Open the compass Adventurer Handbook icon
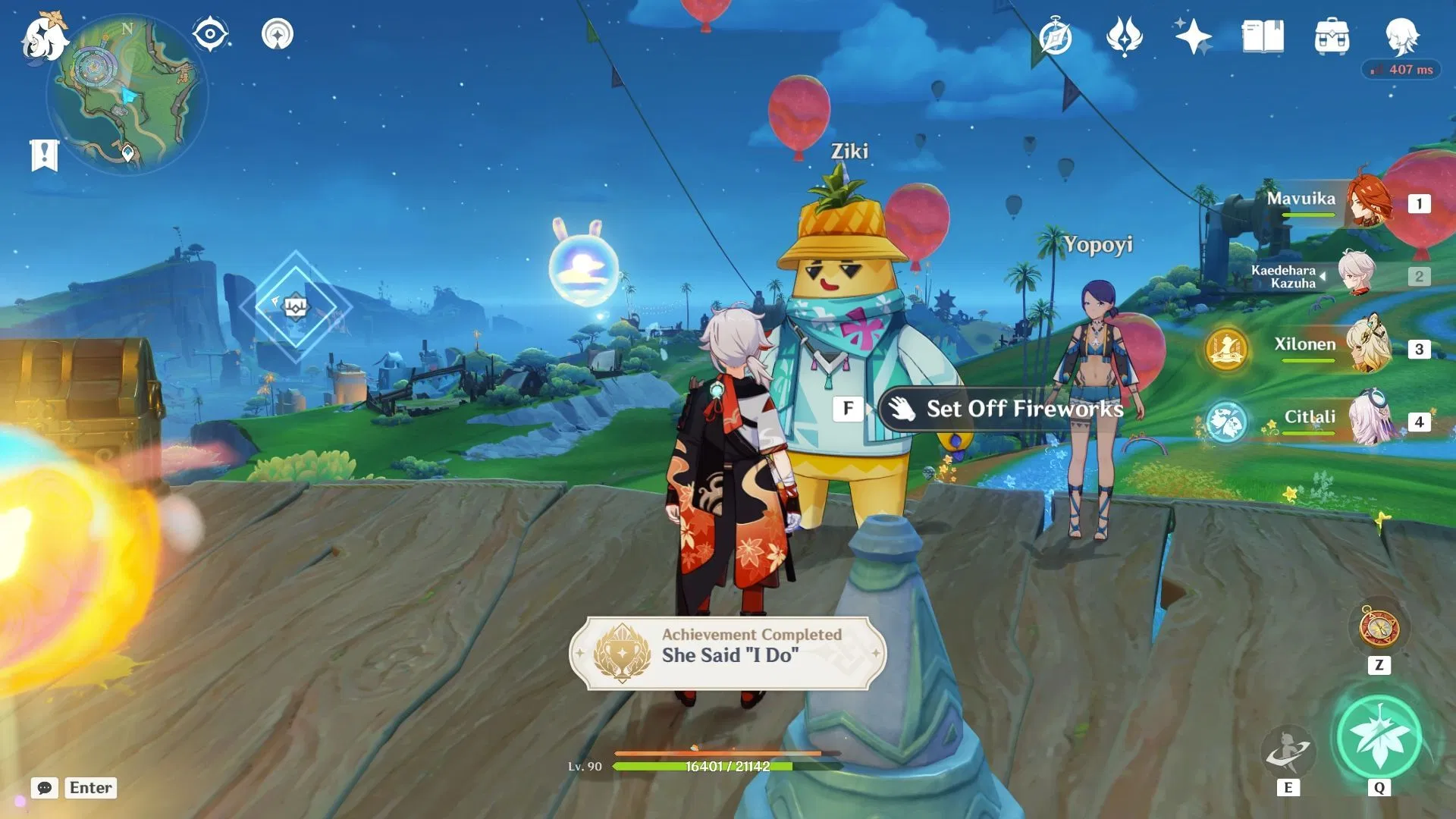The width and height of the screenshot is (1456, 819). coord(1056,37)
